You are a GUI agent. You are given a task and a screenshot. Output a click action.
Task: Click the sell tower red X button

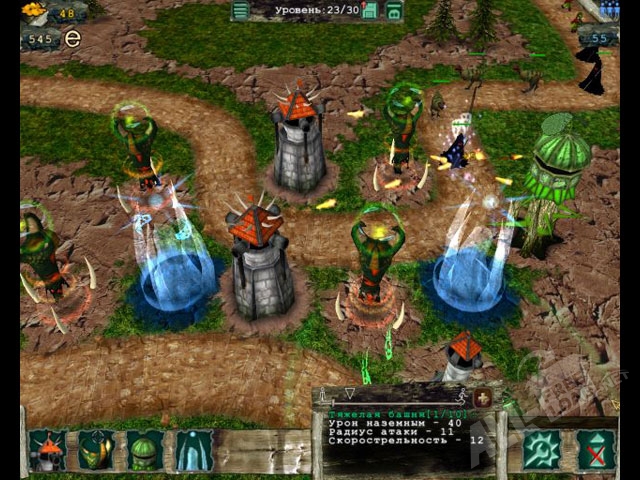[597, 450]
